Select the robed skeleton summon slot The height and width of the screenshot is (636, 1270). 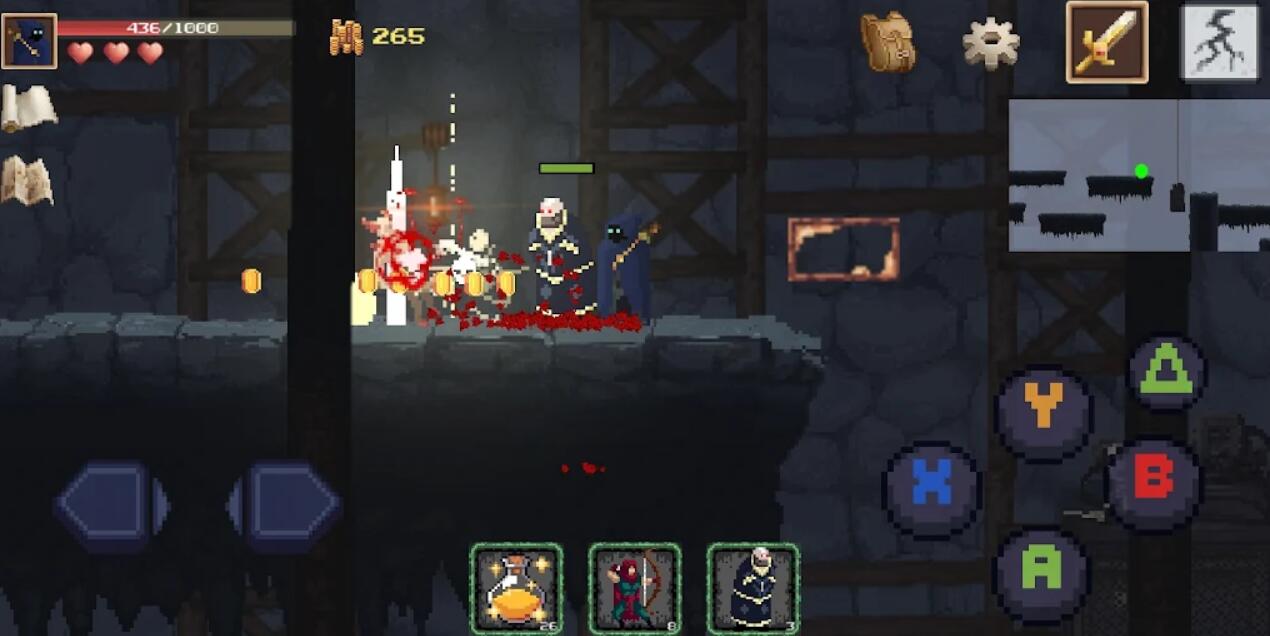[x=753, y=589]
